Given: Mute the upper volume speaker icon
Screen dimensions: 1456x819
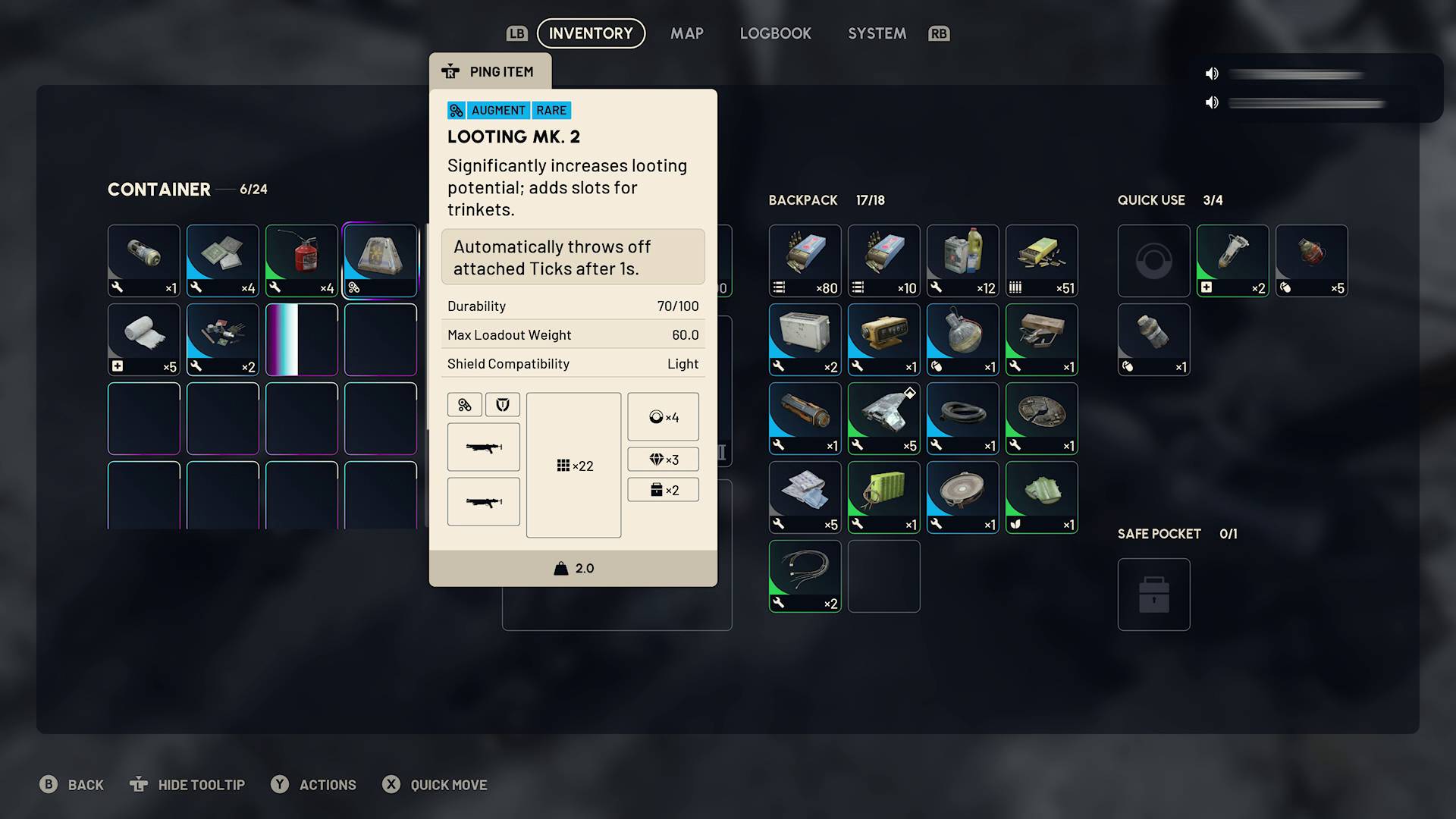Looking at the screenshot, I should [x=1211, y=74].
